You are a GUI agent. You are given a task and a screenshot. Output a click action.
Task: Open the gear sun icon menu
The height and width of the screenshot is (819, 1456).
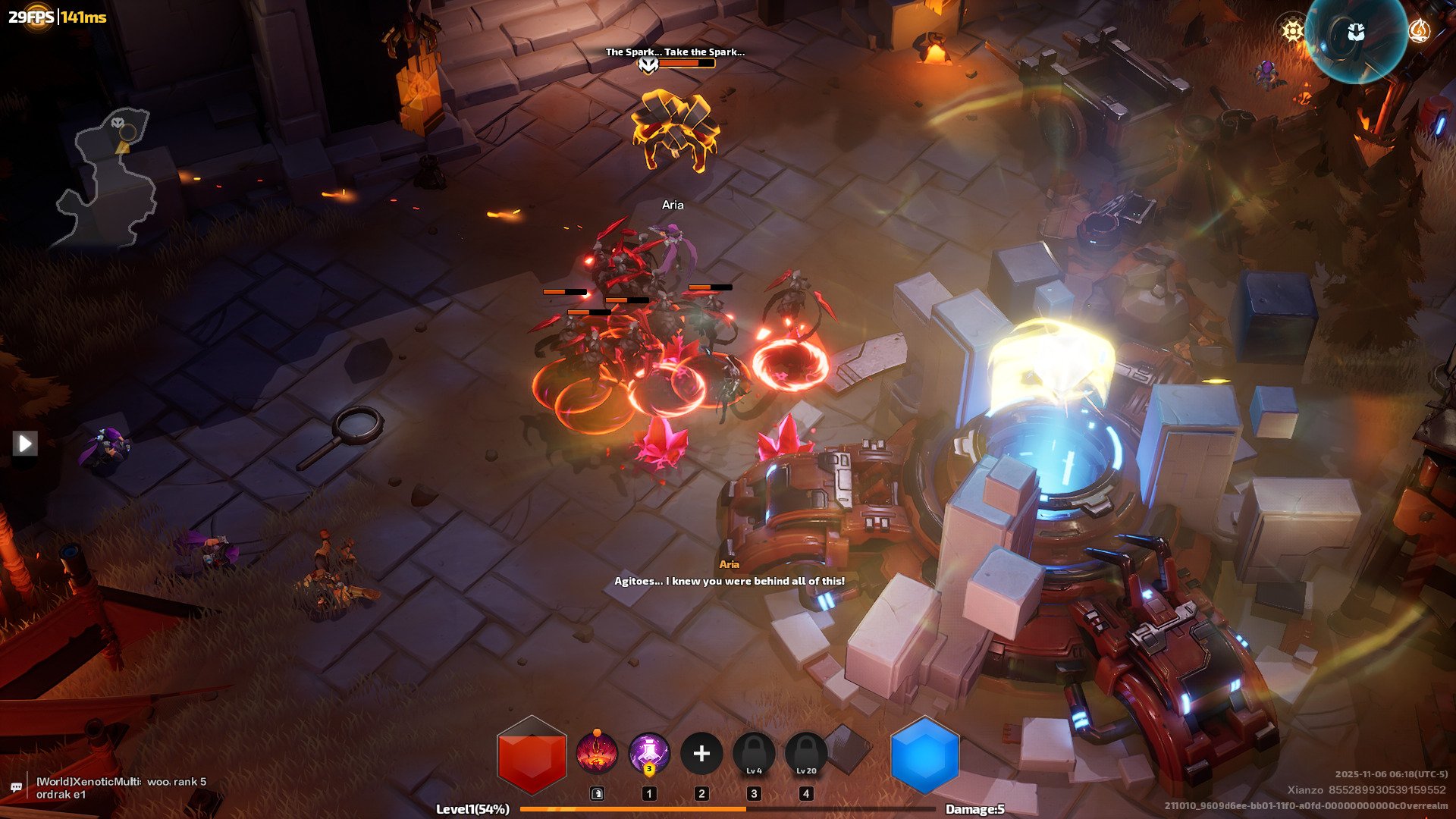(1292, 30)
